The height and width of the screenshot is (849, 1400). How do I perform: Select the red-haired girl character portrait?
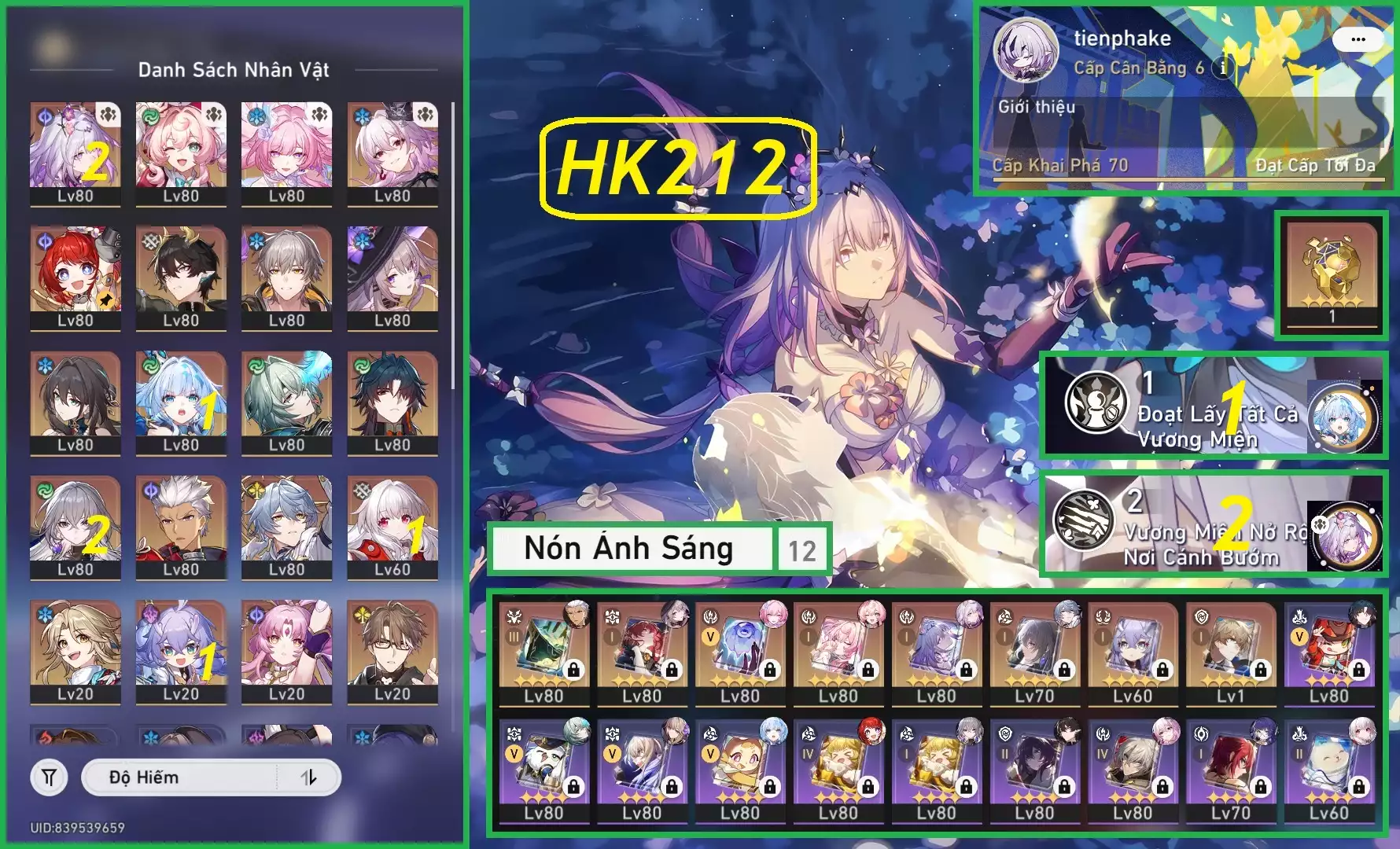[x=76, y=277]
